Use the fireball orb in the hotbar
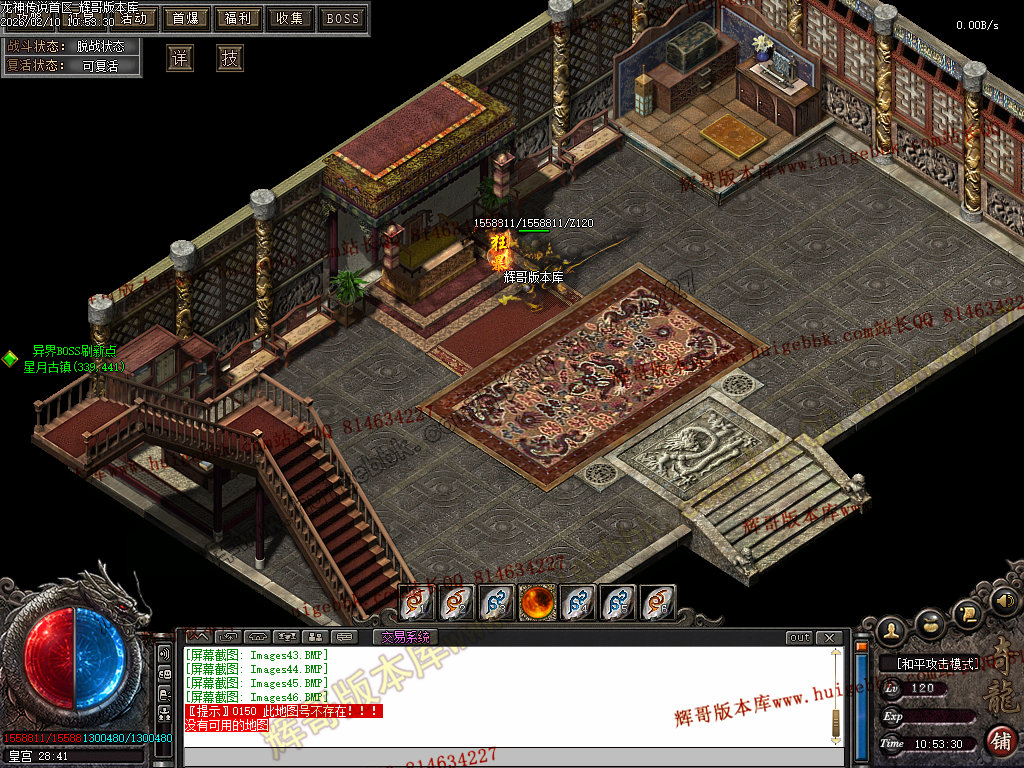Screen dimensions: 1024x768 (537, 602)
